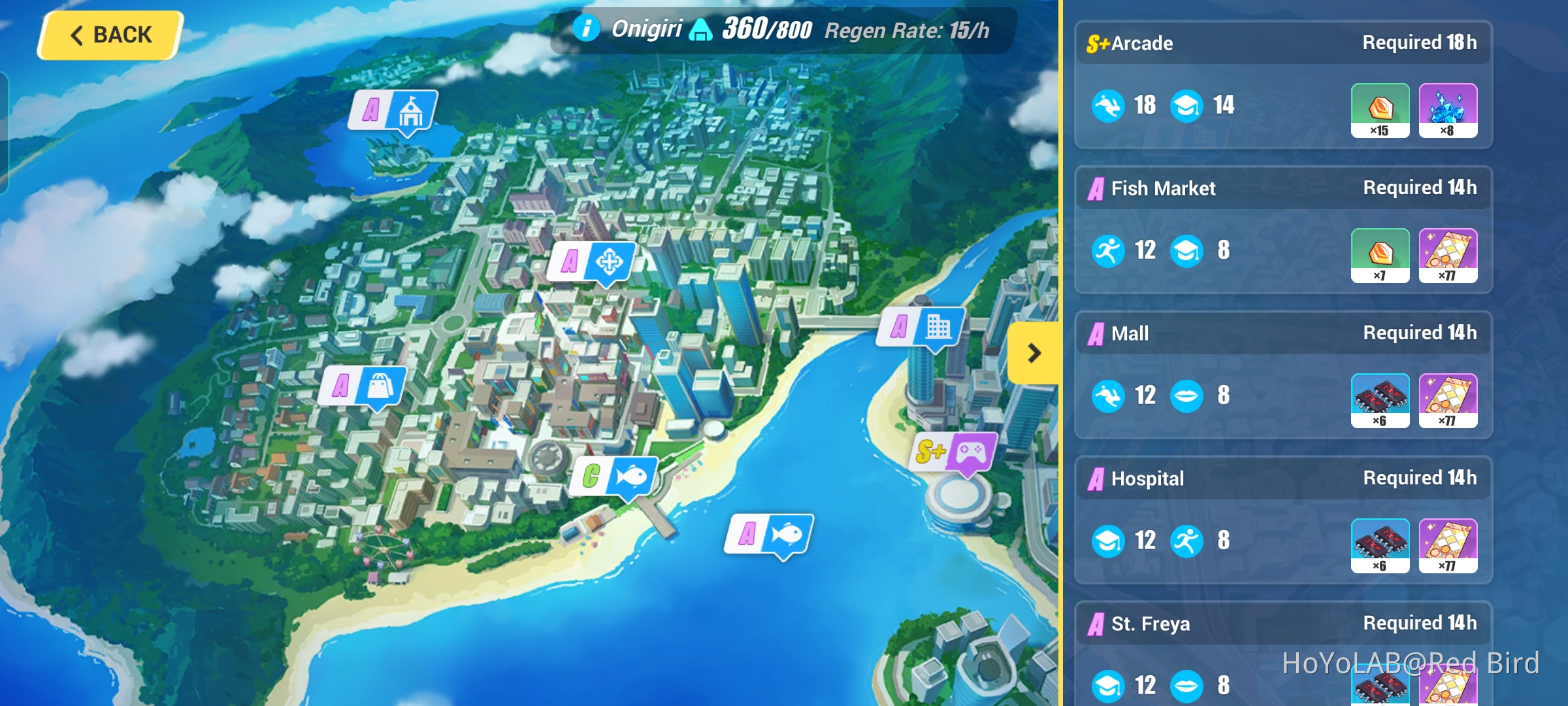Image resolution: width=1568 pixels, height=706 pixels.
Task: Collapse the side panel using the yellow chevron
Action: (1034, 354)
